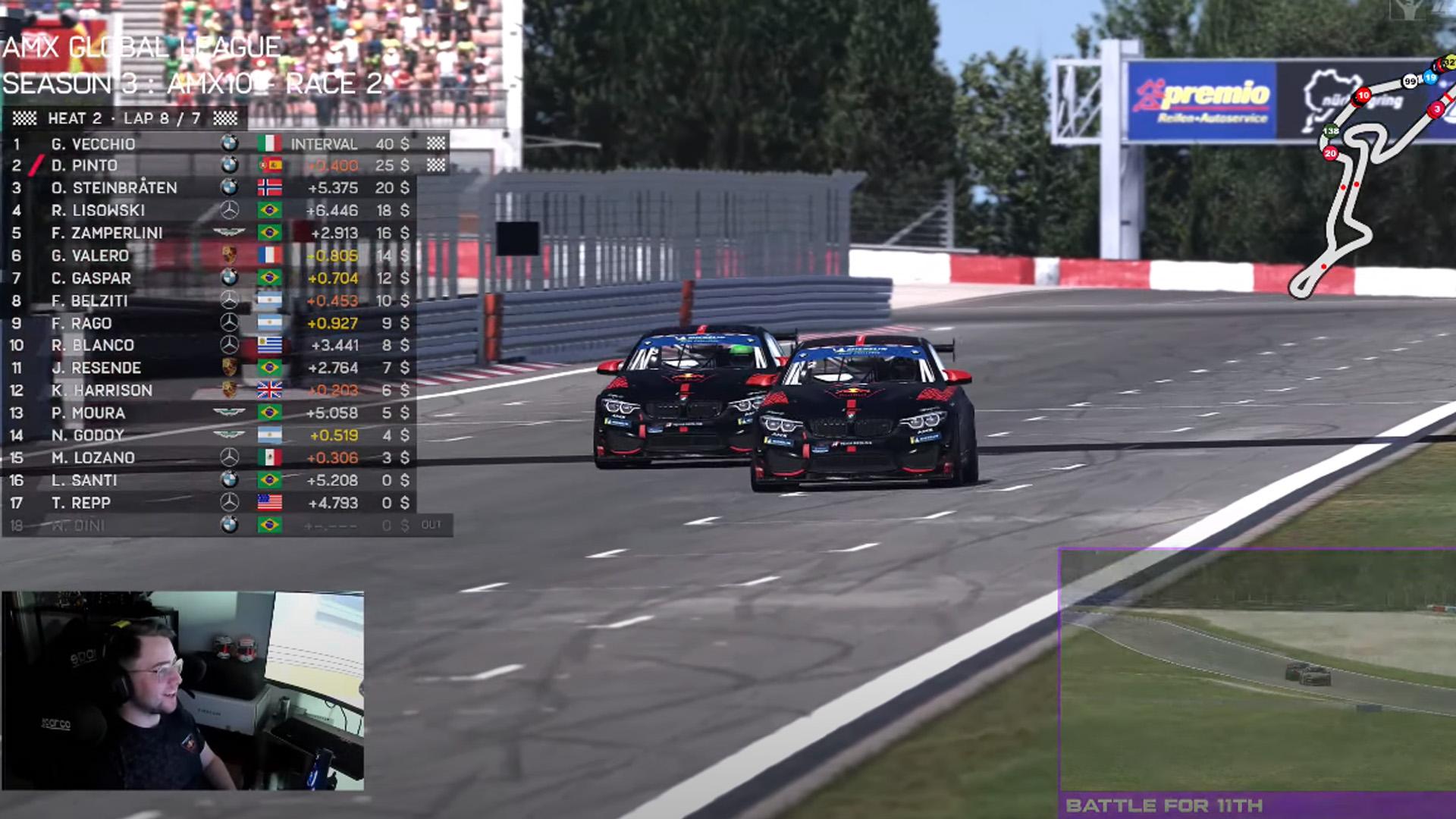Select the Aston Martin wings next to F. Zamperlini

click(228, 233)
